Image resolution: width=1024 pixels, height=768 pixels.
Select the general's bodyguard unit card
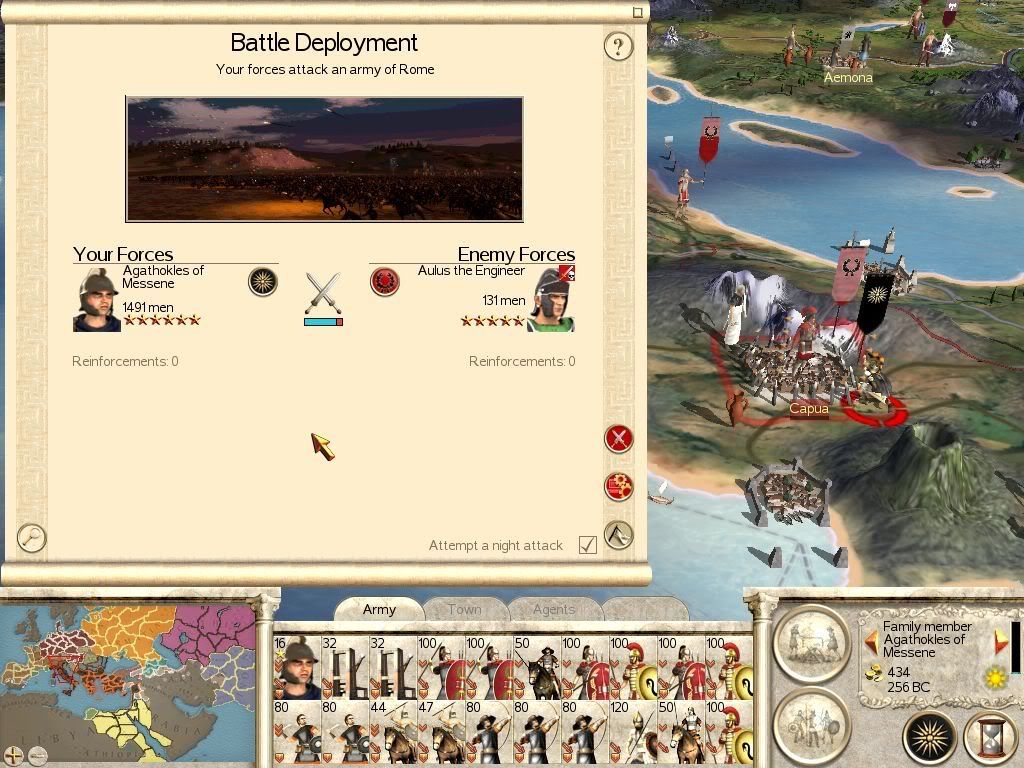[x=297, y=666]
